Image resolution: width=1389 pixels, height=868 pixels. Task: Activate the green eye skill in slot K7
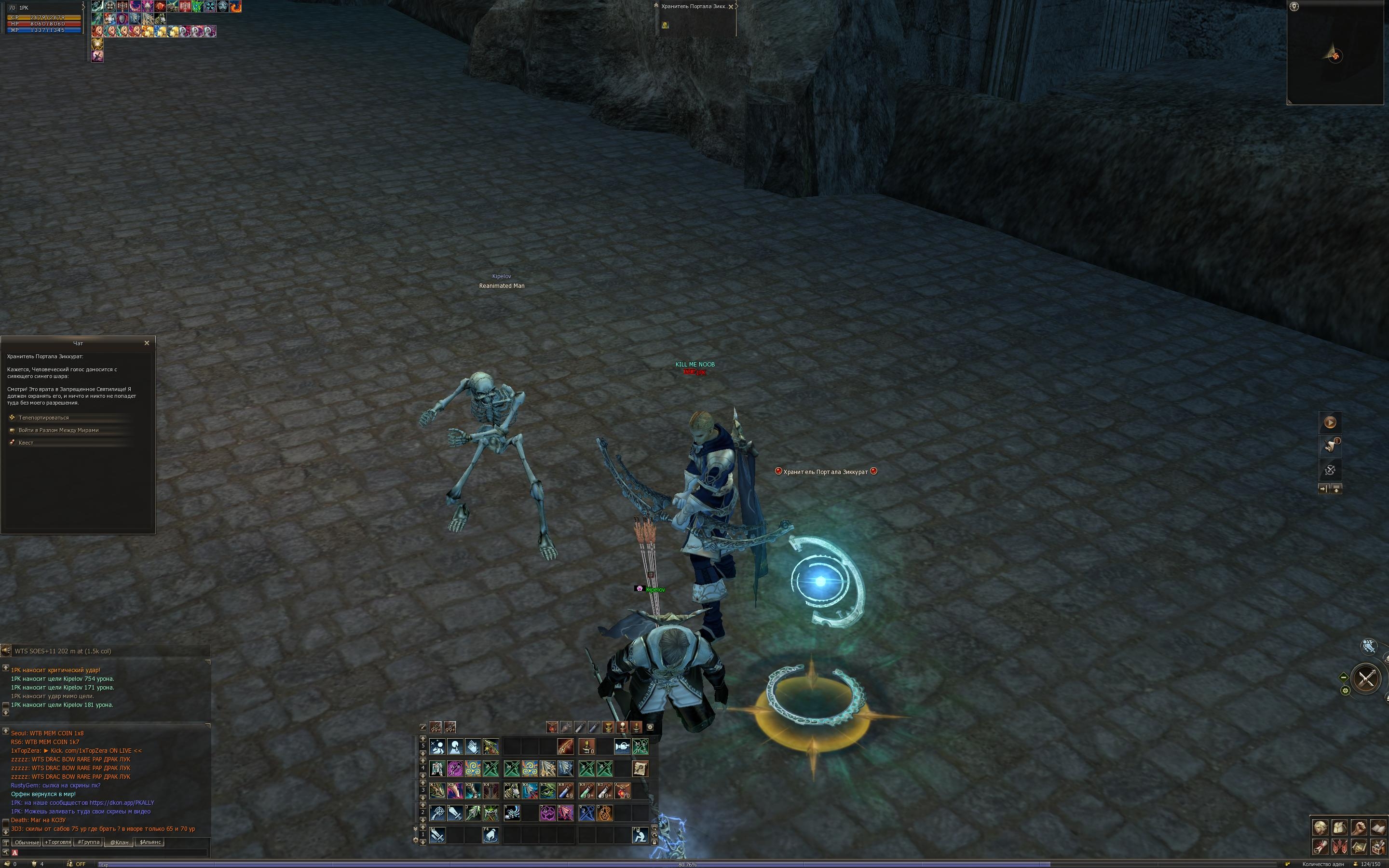tap(547, 791)
